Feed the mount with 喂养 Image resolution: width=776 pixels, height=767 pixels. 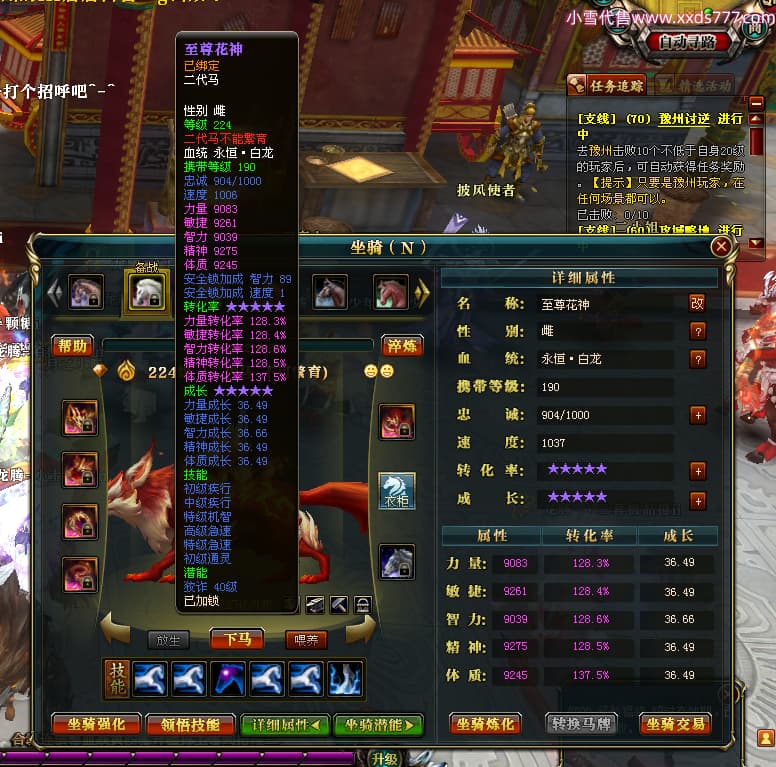point(307,640)
